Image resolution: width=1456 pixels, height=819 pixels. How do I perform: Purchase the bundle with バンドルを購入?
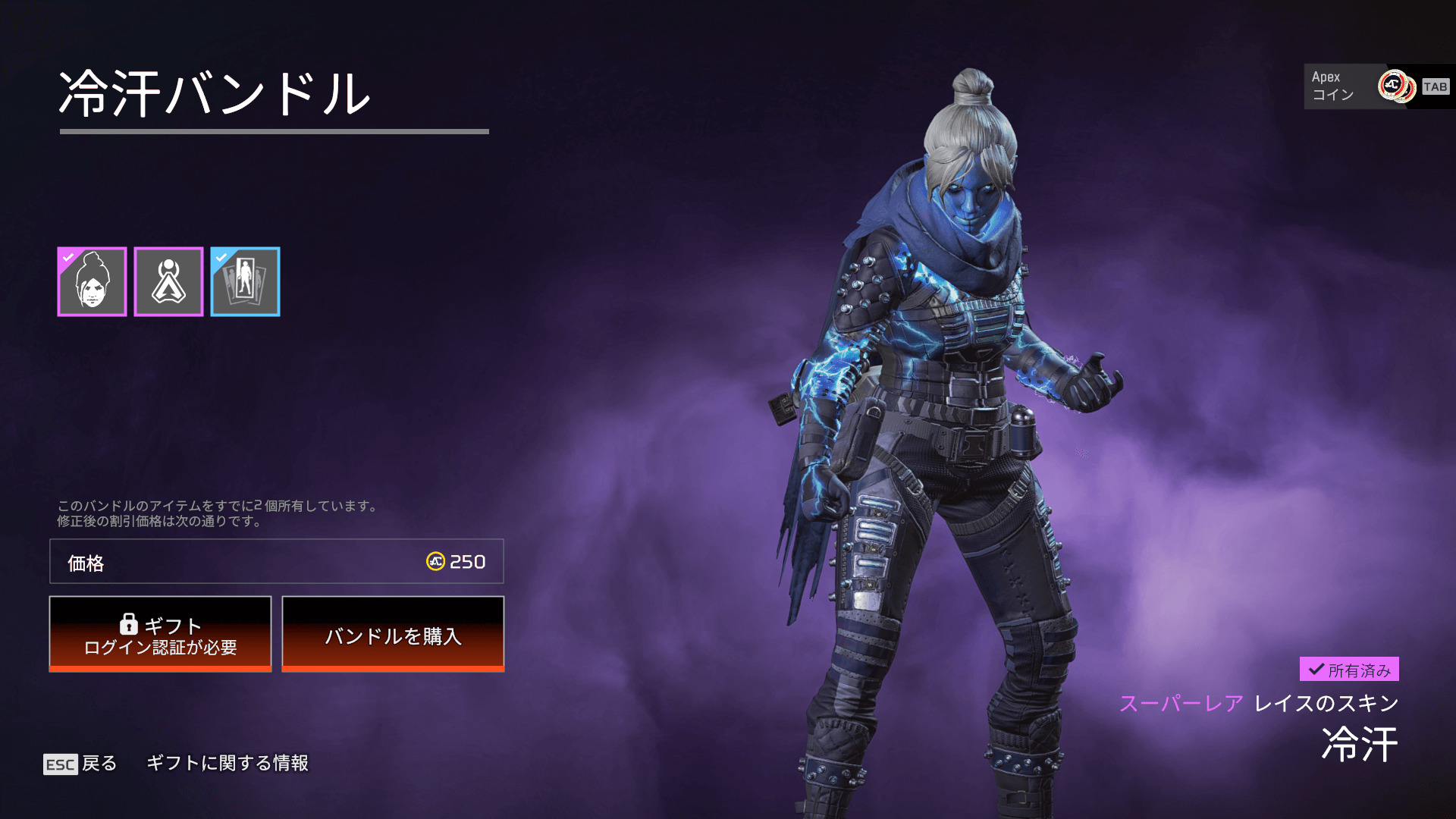pyautogui.click(x=393, y=634)
